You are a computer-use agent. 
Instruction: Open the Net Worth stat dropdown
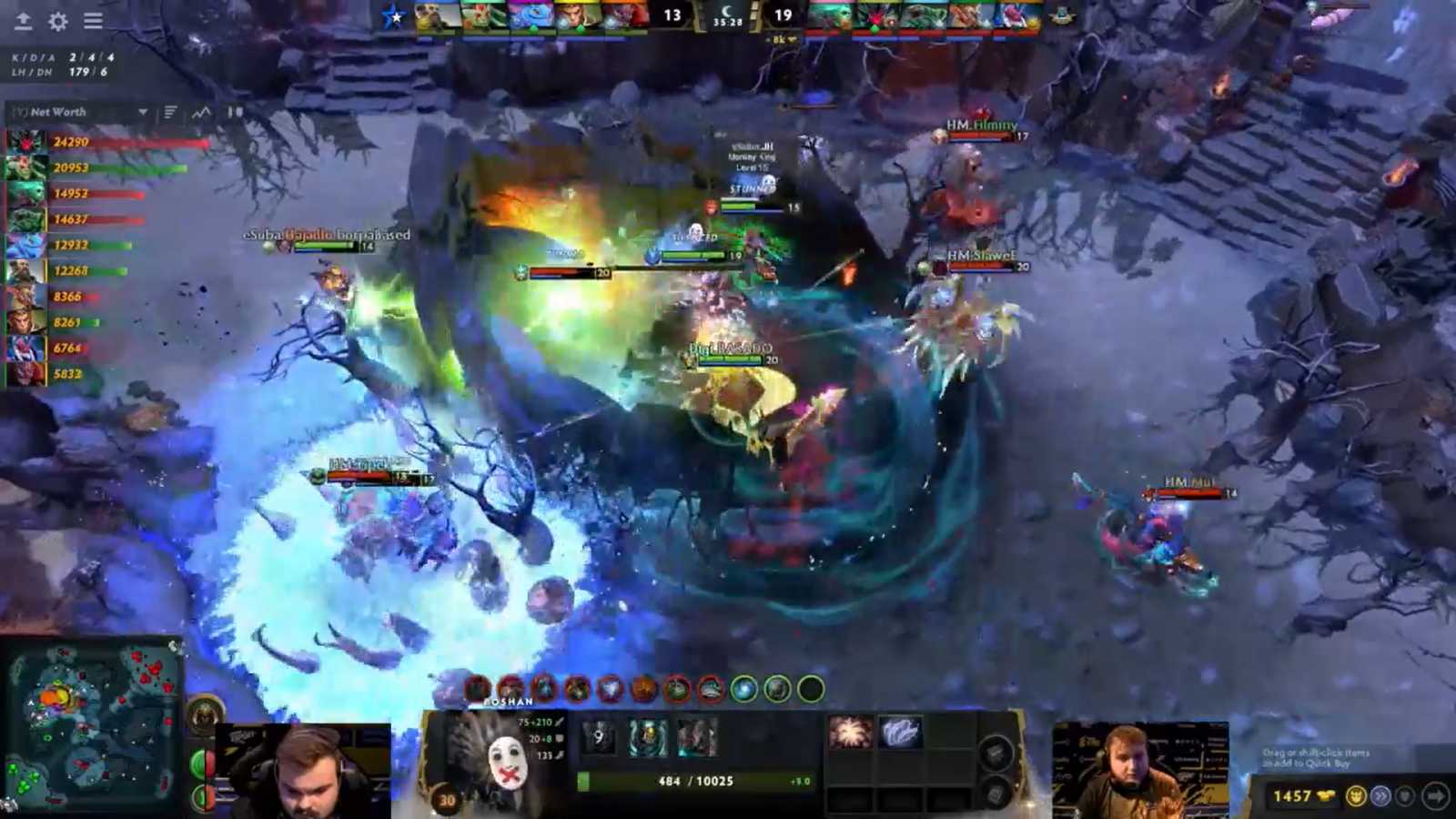(143, 112)
